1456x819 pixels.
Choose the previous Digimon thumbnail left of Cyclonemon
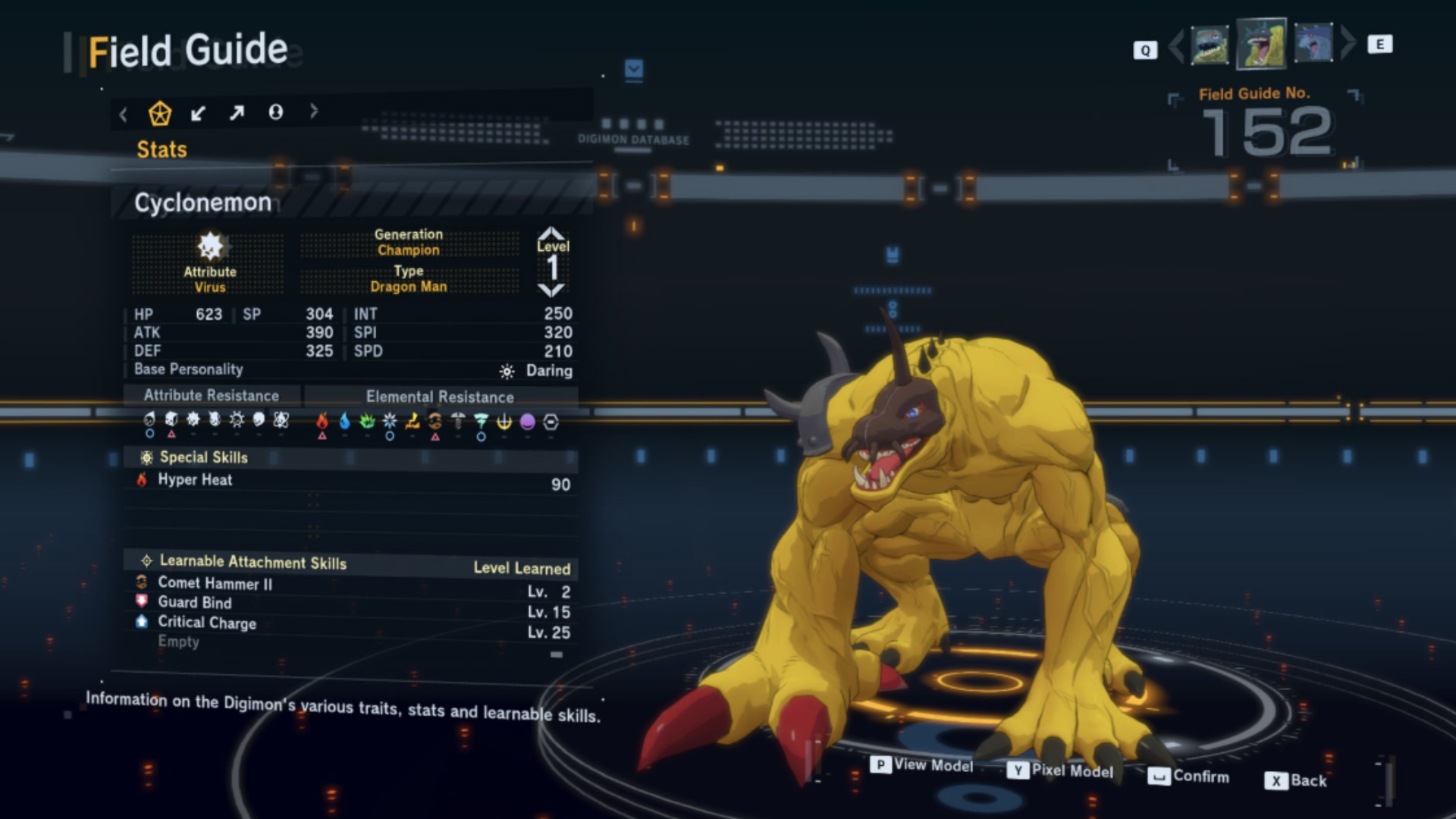(1209, 45)
